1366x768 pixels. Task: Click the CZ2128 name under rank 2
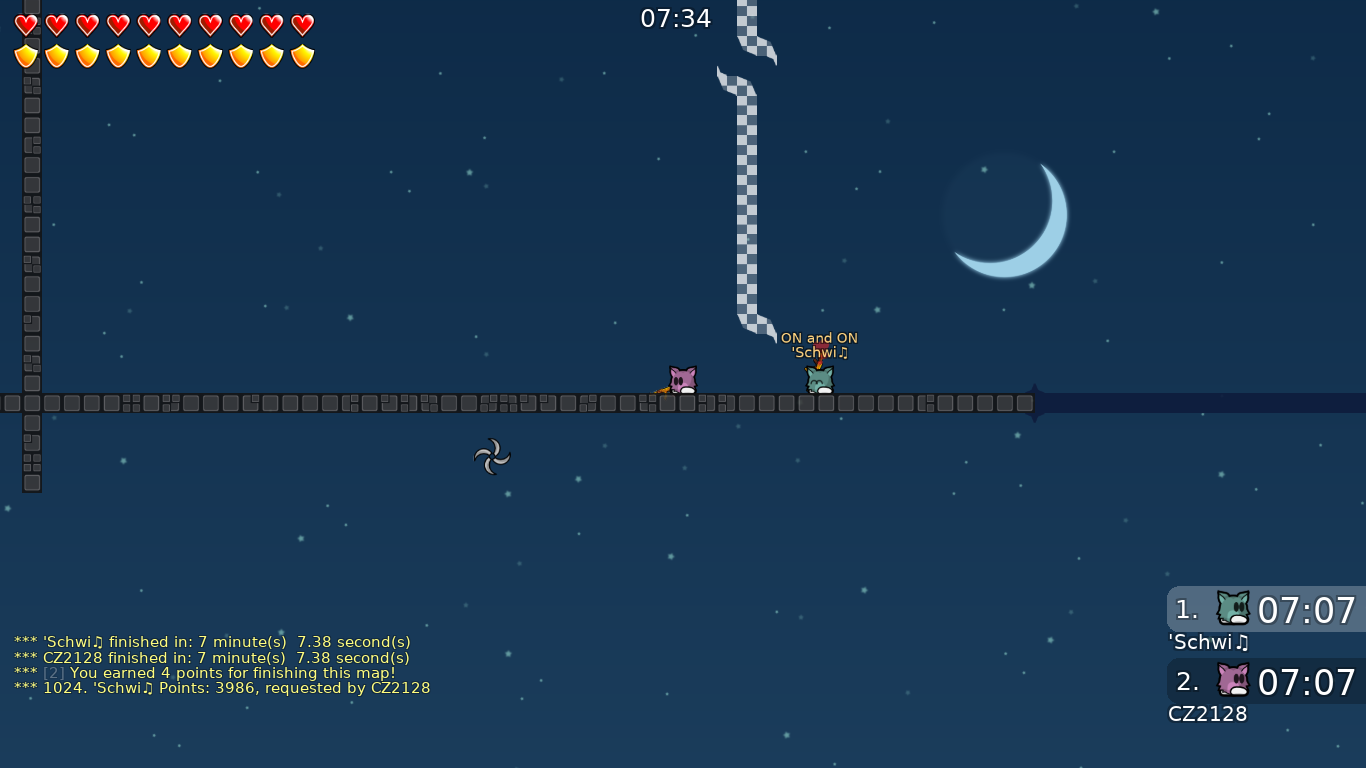point(1208,714)
